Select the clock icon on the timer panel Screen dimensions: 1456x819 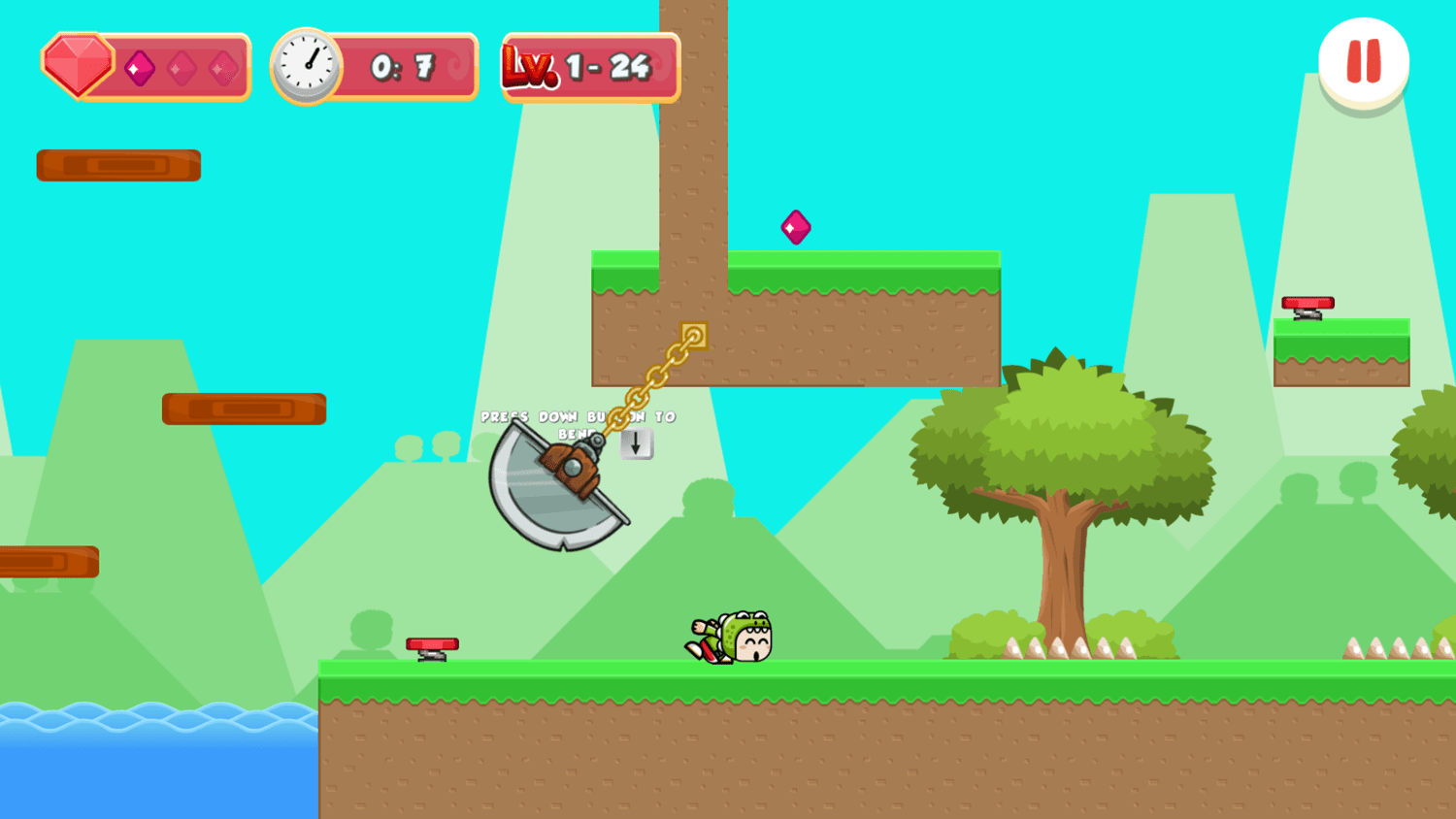click(x=308, y=64)
